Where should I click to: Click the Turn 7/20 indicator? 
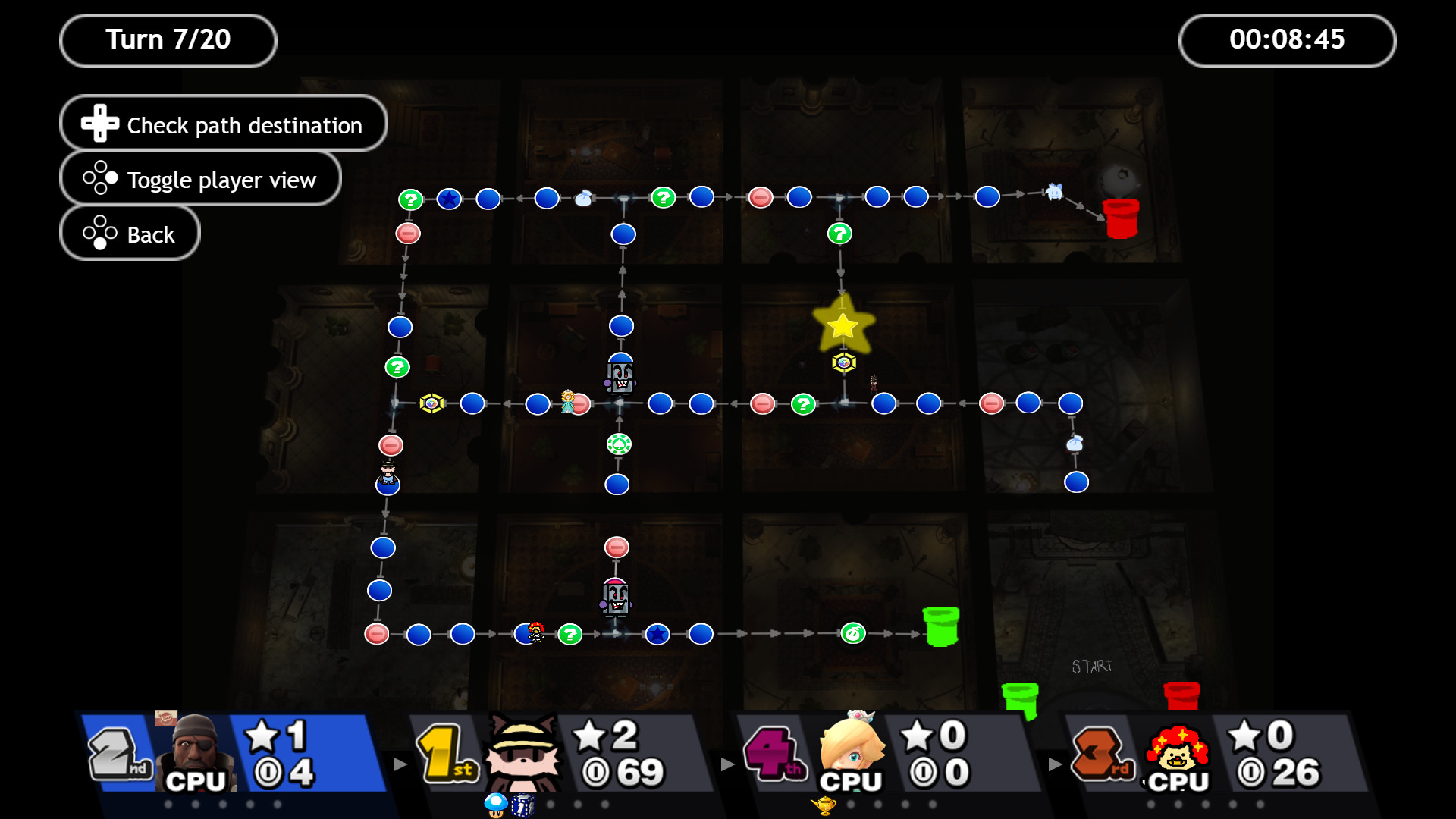point(168,39)
